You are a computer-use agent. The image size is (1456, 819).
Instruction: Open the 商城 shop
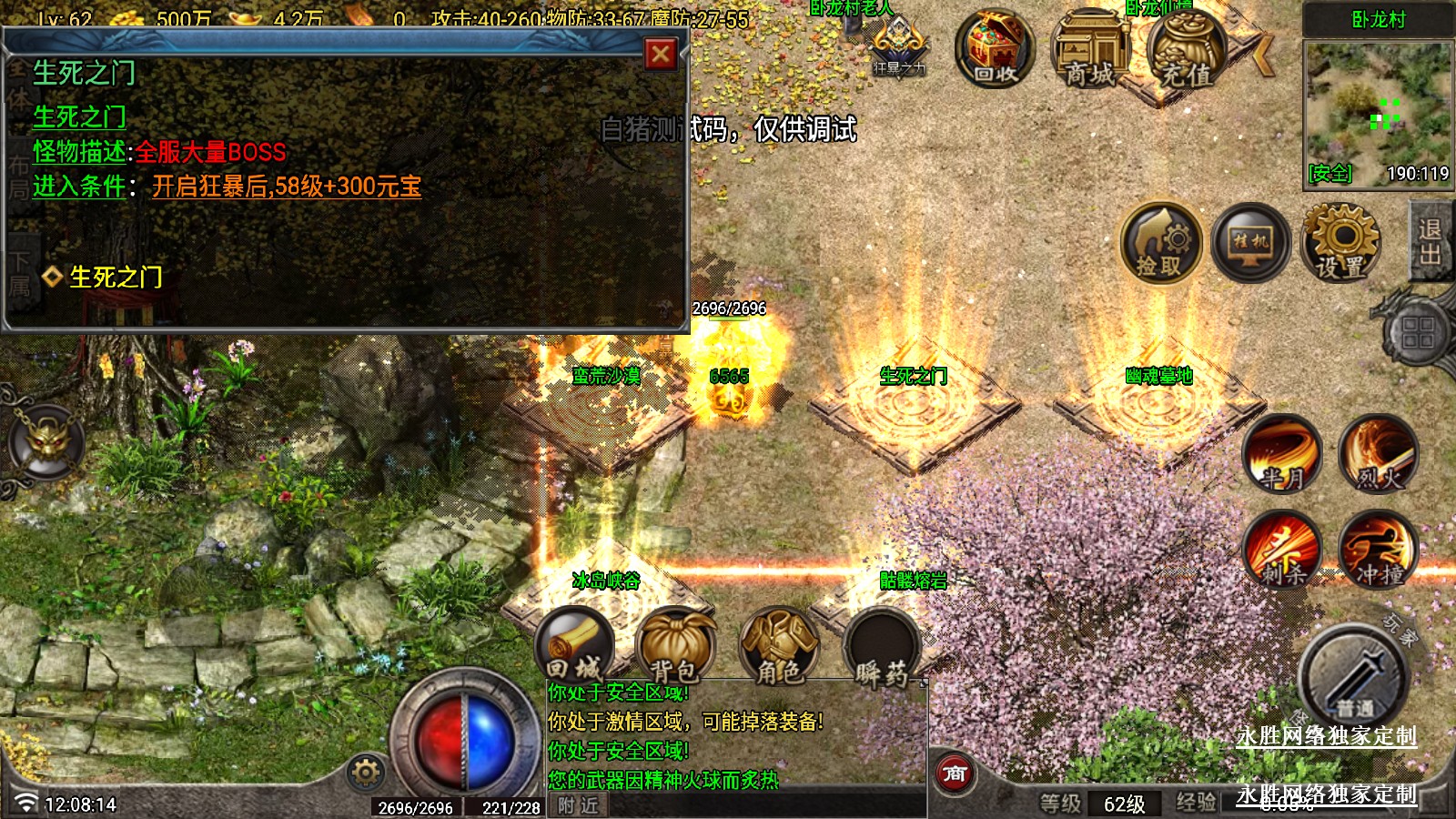(x=1089, y=52)
